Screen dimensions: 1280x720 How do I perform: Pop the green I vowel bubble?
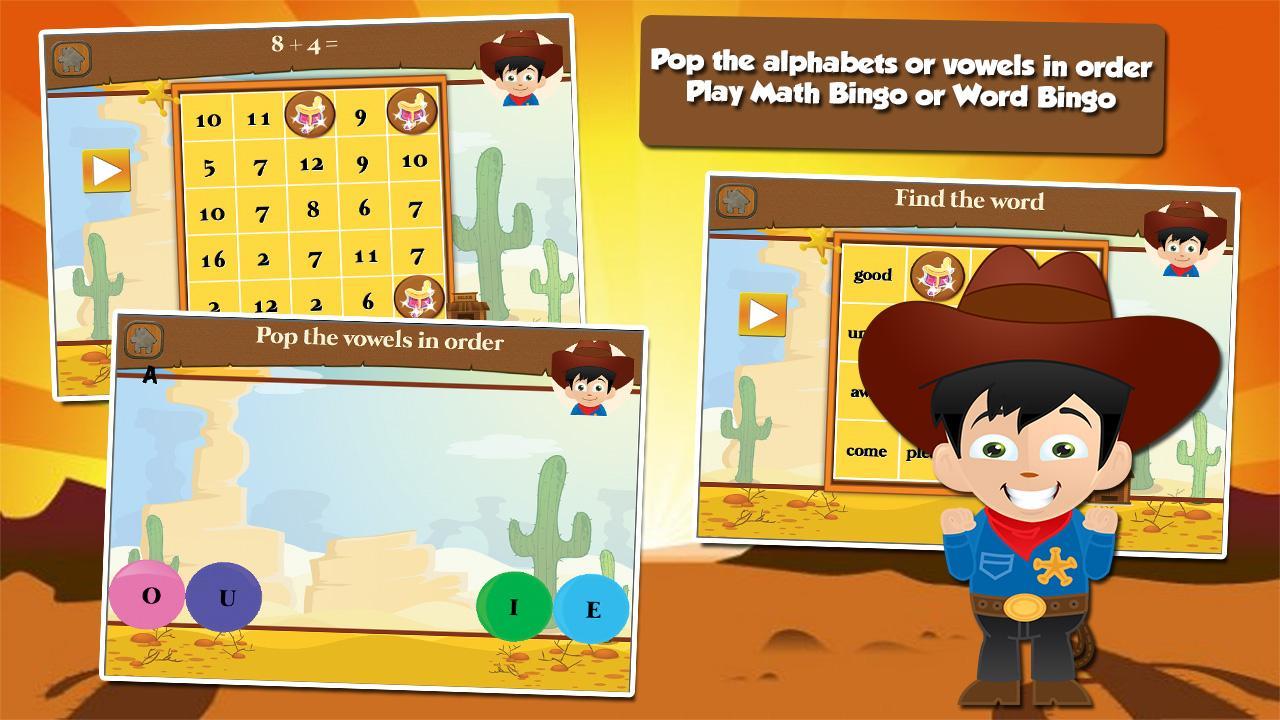pos(513,604)
